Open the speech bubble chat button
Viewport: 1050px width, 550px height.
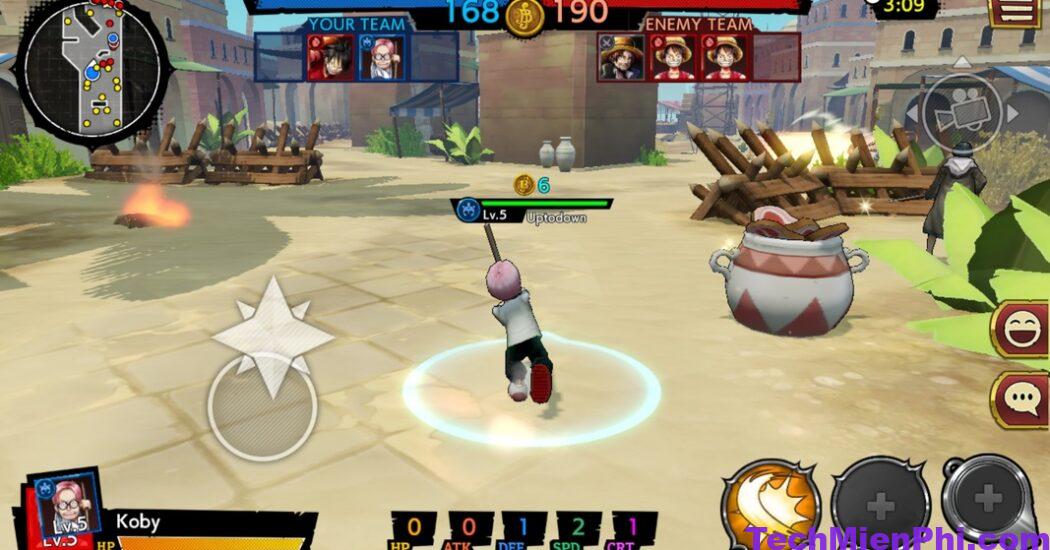click(1021, 399)
